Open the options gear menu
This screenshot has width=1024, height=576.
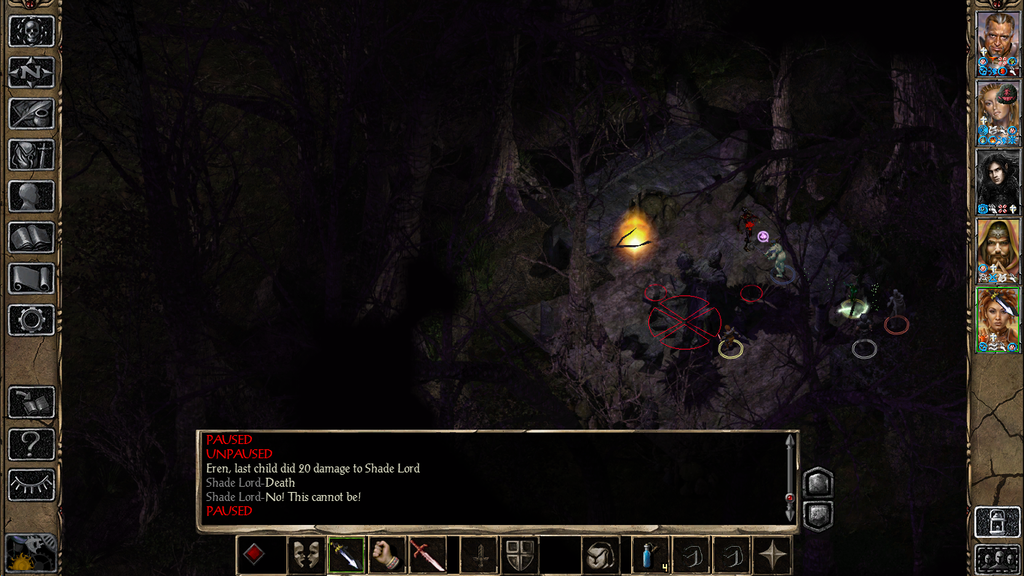(31, 320)
